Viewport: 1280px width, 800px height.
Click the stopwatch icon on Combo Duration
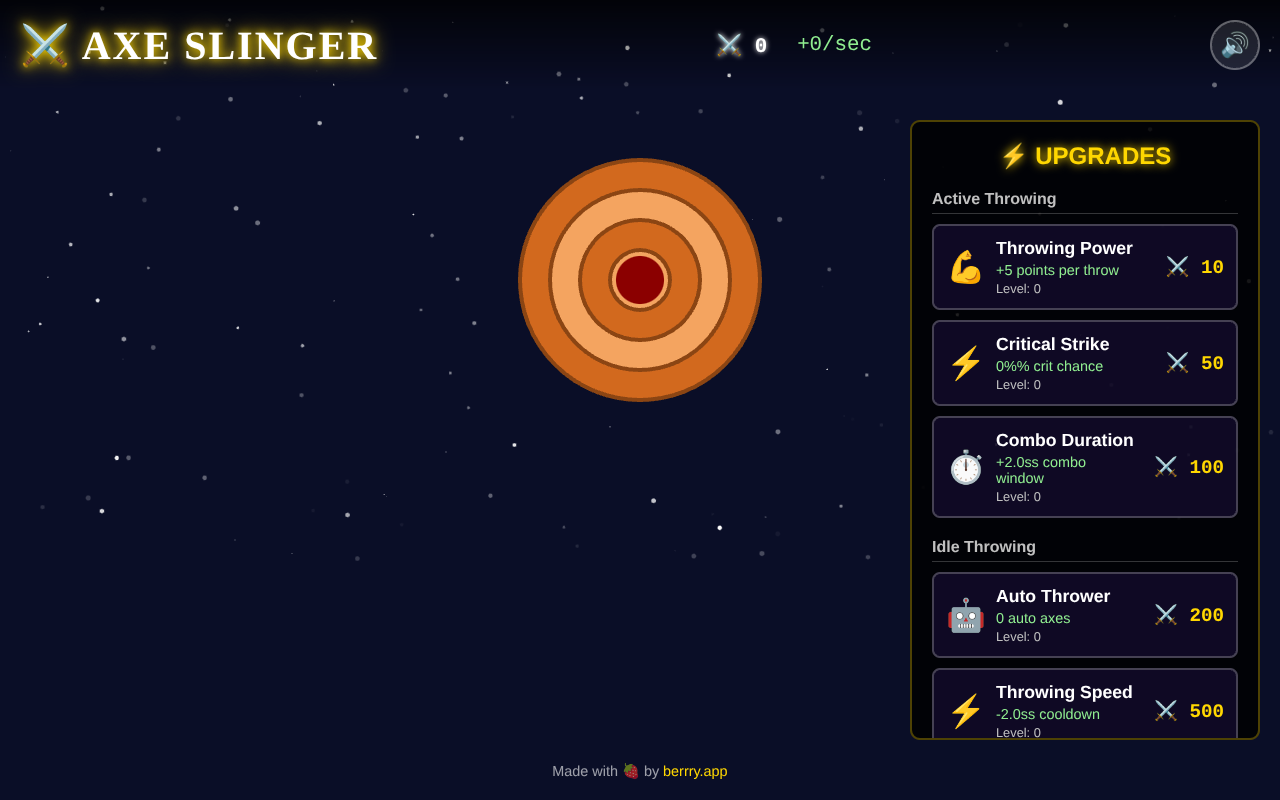tap(964, 466)
